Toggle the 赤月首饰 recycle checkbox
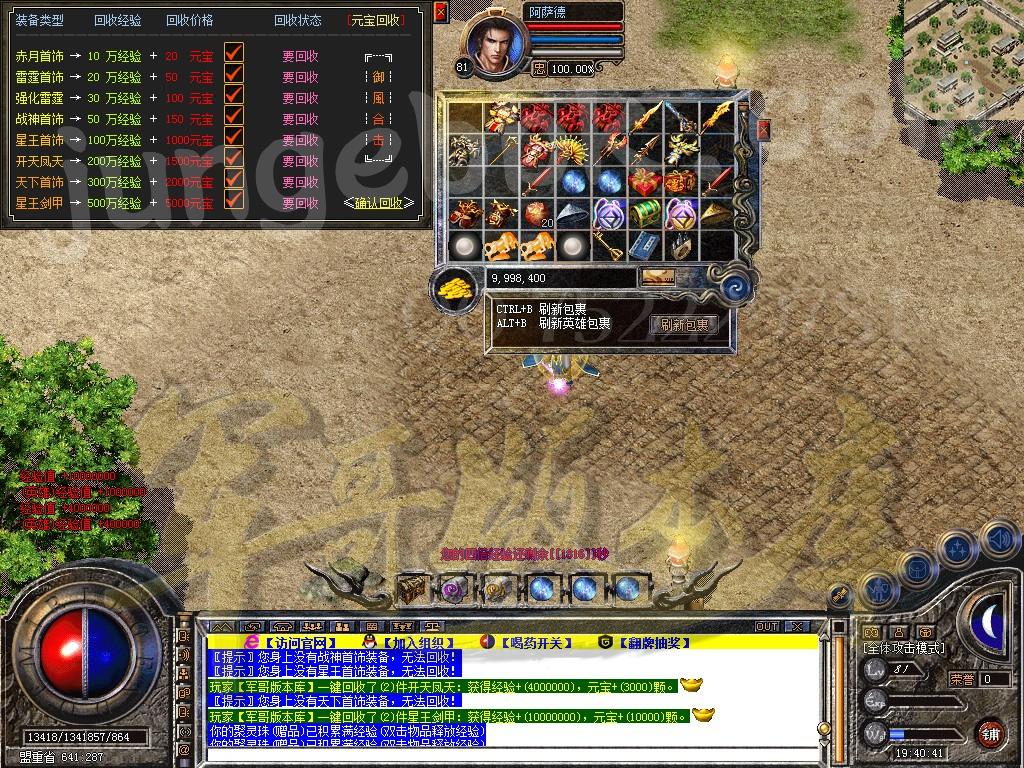1024x768 pixels. (234, 53)
